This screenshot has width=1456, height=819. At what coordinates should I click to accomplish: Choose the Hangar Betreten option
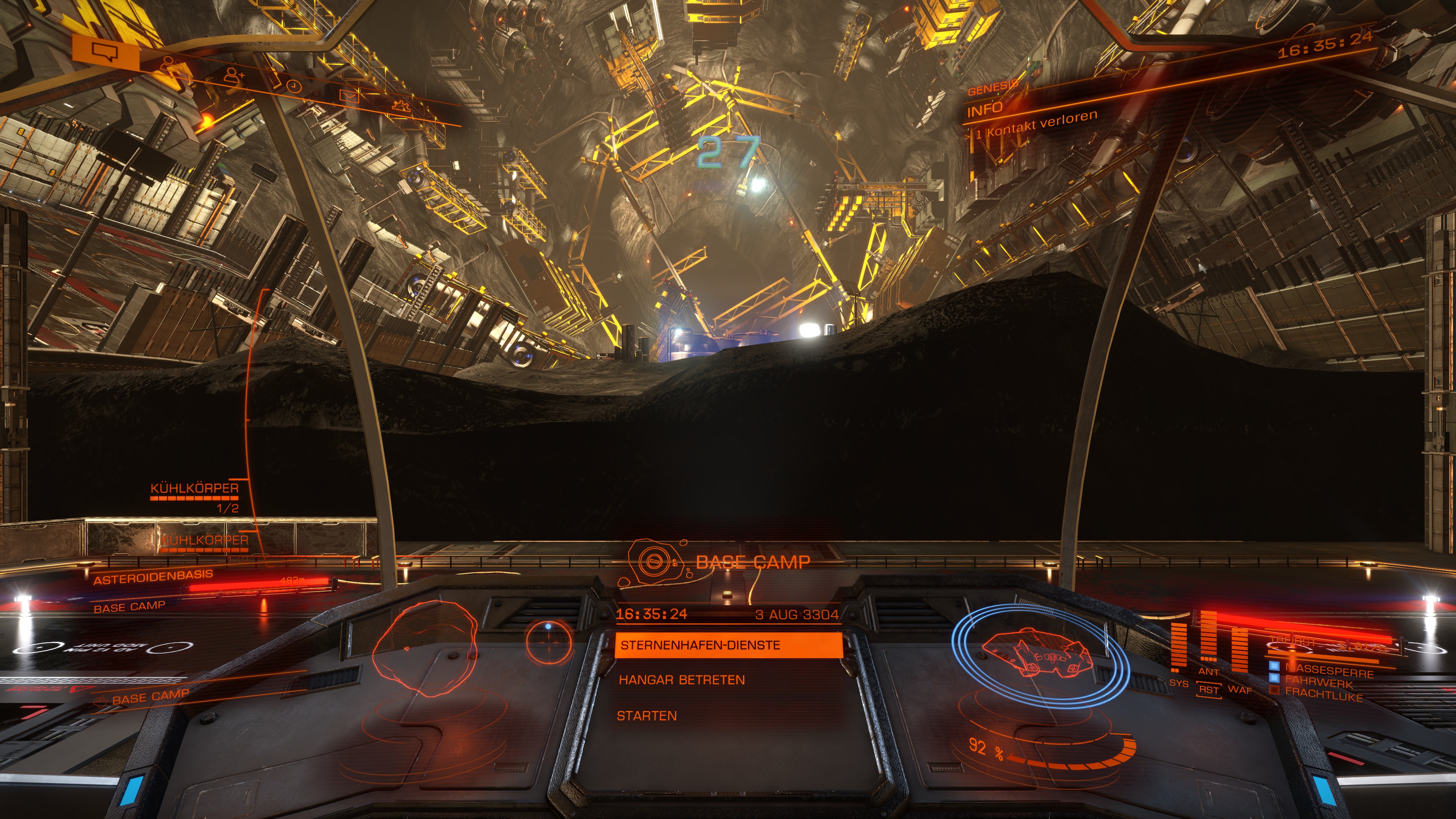pyautogui.click(x=682, y=680)
